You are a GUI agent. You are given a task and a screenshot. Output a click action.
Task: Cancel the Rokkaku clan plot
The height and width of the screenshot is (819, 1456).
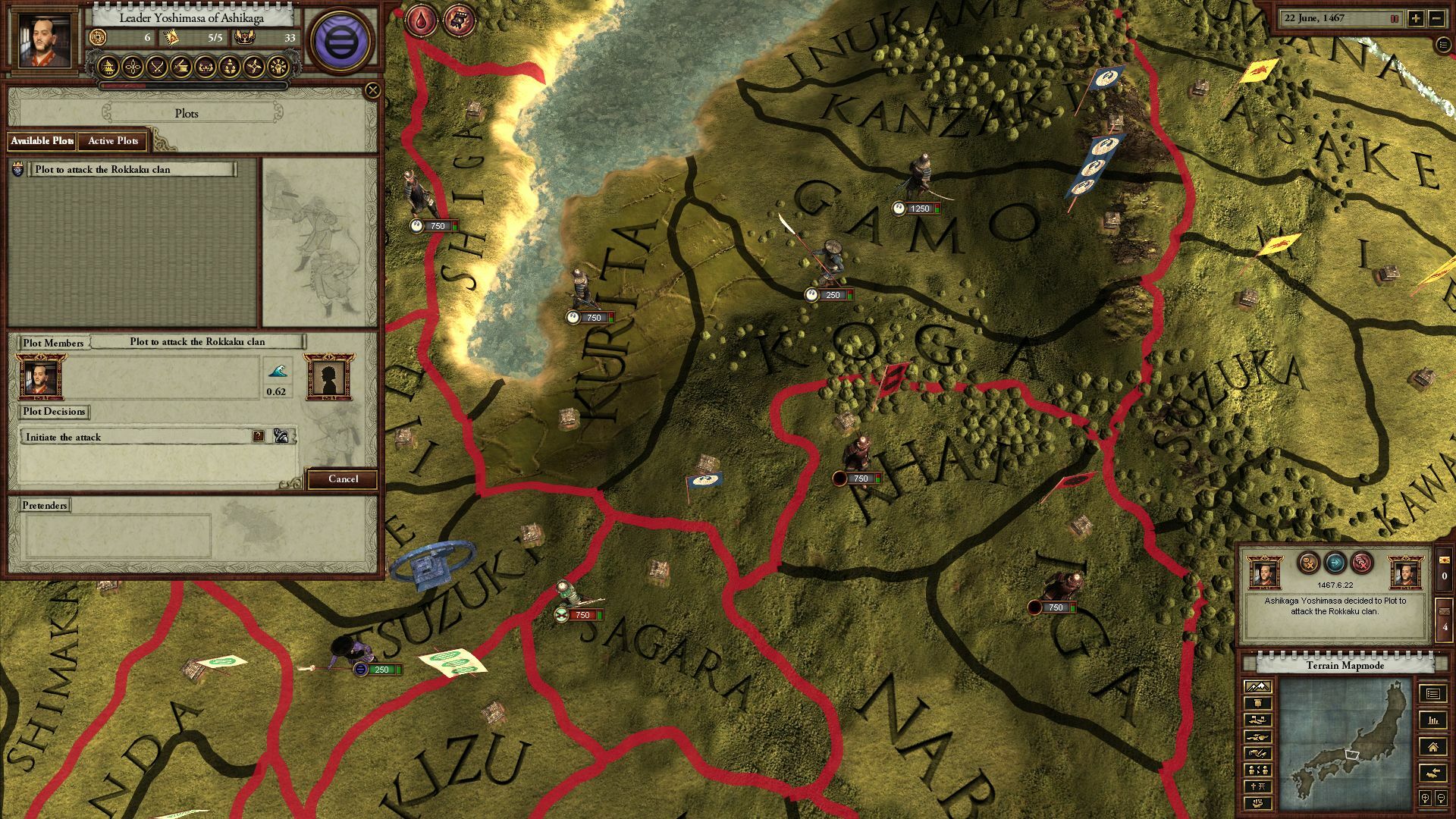pos(344,479)
